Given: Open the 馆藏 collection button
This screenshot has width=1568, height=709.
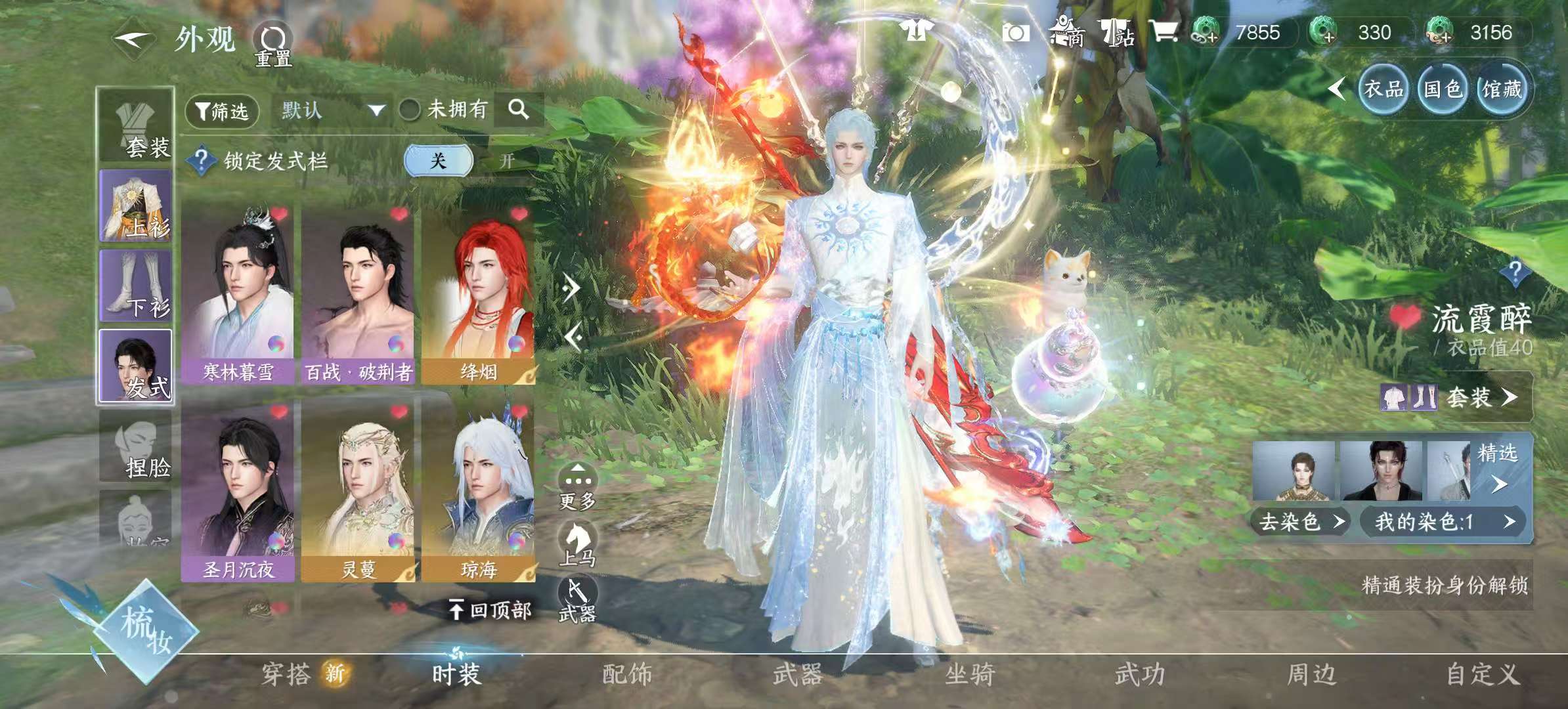Looking at the screenshot, I should 1504,91.
